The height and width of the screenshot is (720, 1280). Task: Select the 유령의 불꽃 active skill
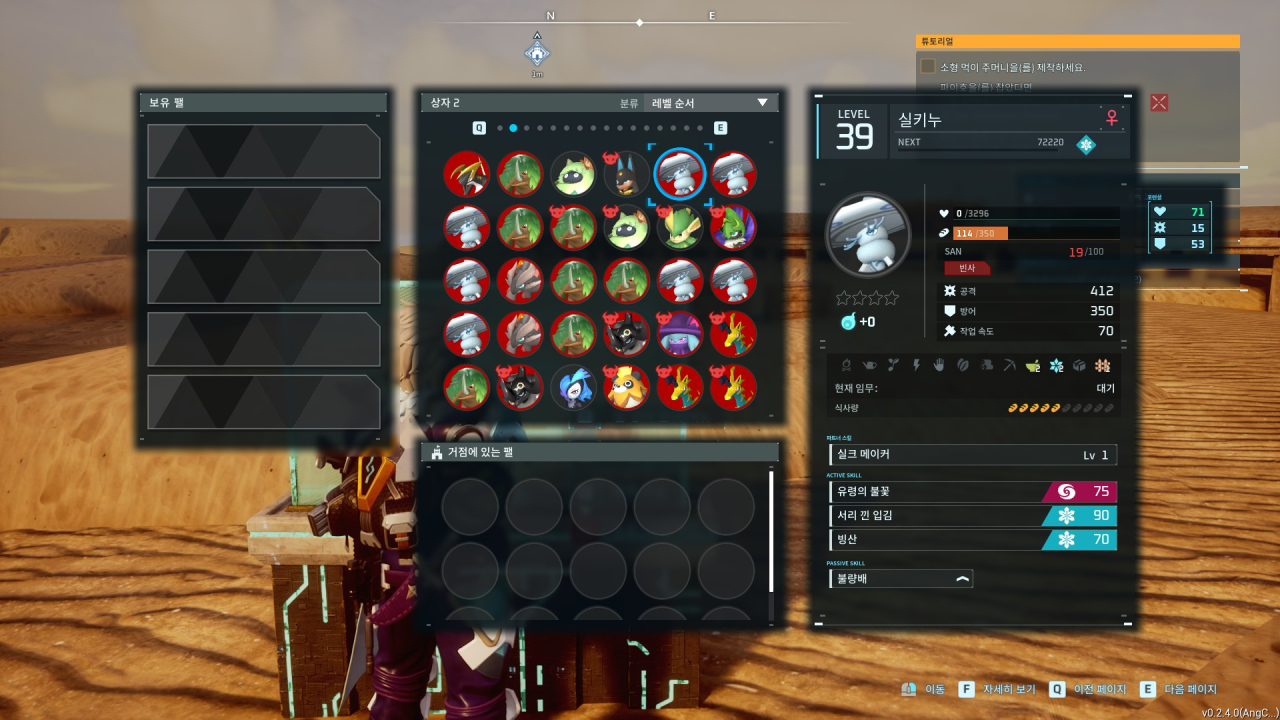pos(972,491)
